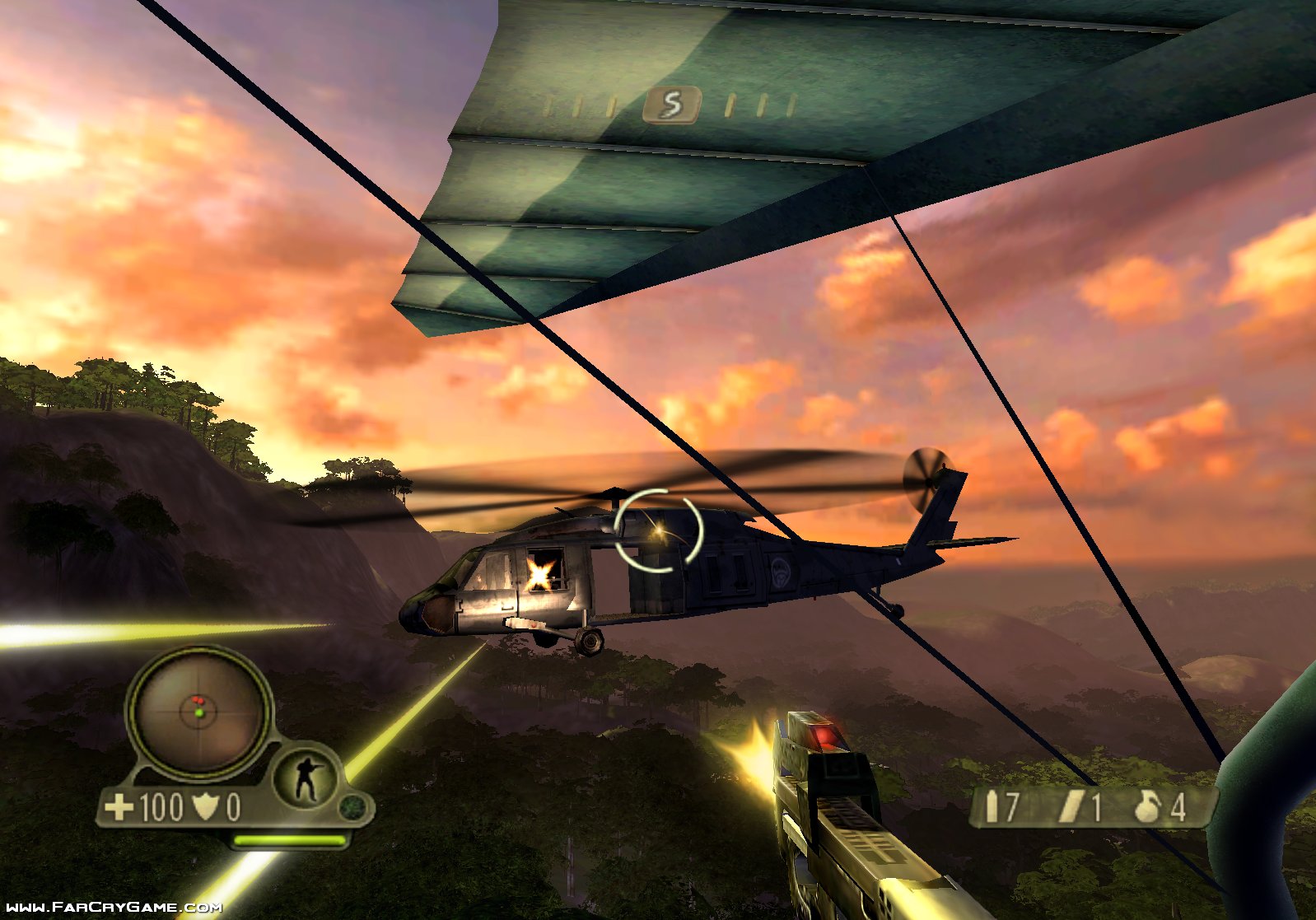Click the round green feral indicator near the stance icon
This screenshot has height=920, width=1316.
pyautogui.click(x=352, y=806)
